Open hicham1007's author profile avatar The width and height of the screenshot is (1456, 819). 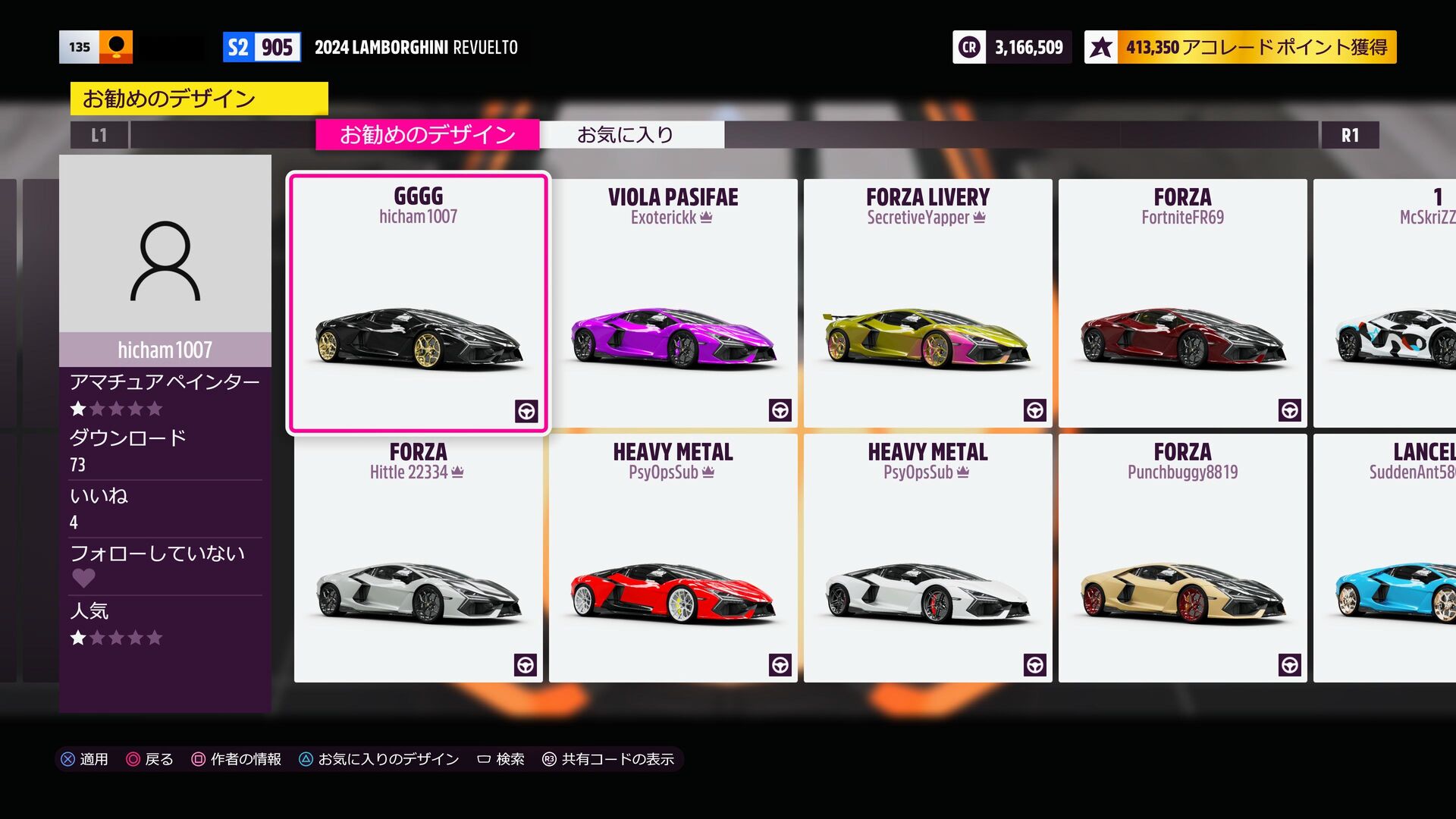click(165, 260)
